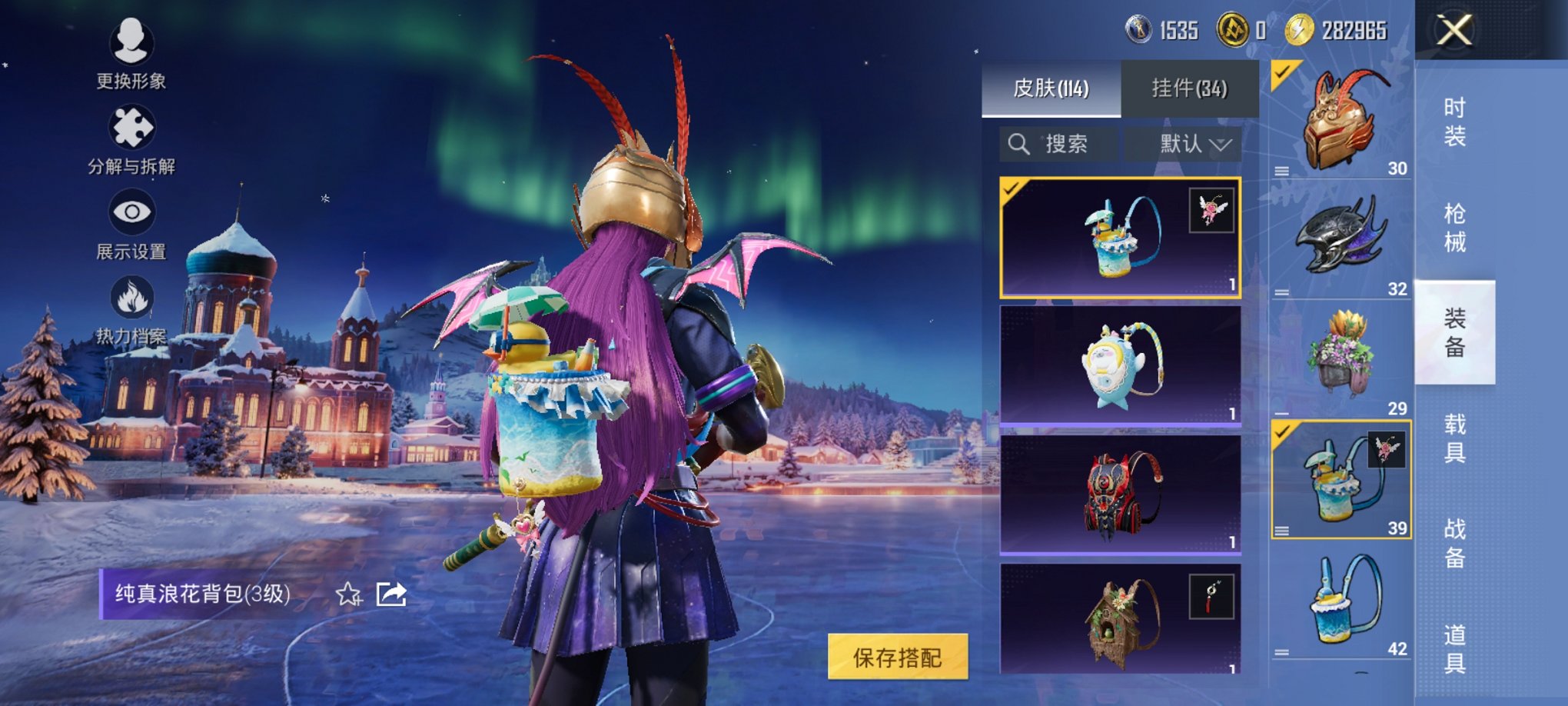Select the duck umbrella backpack skin
This screenshot has height=706, width=1568.
(x=1119, y=238)
